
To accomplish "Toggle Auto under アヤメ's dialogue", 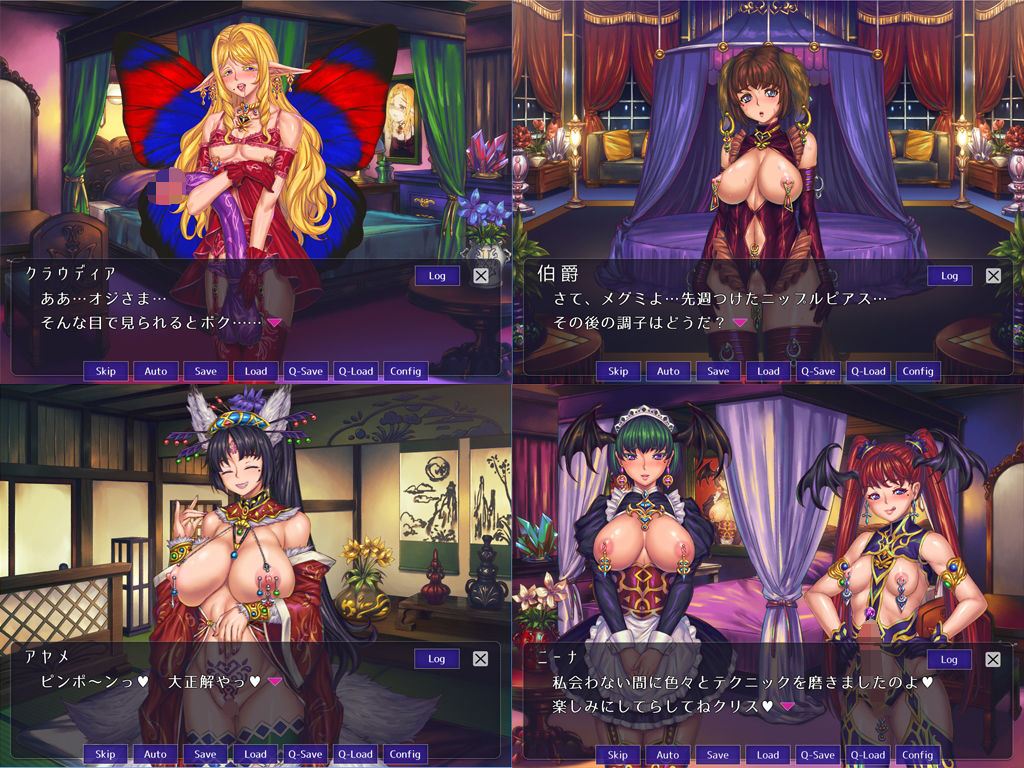I will click(x=155, y=754).
